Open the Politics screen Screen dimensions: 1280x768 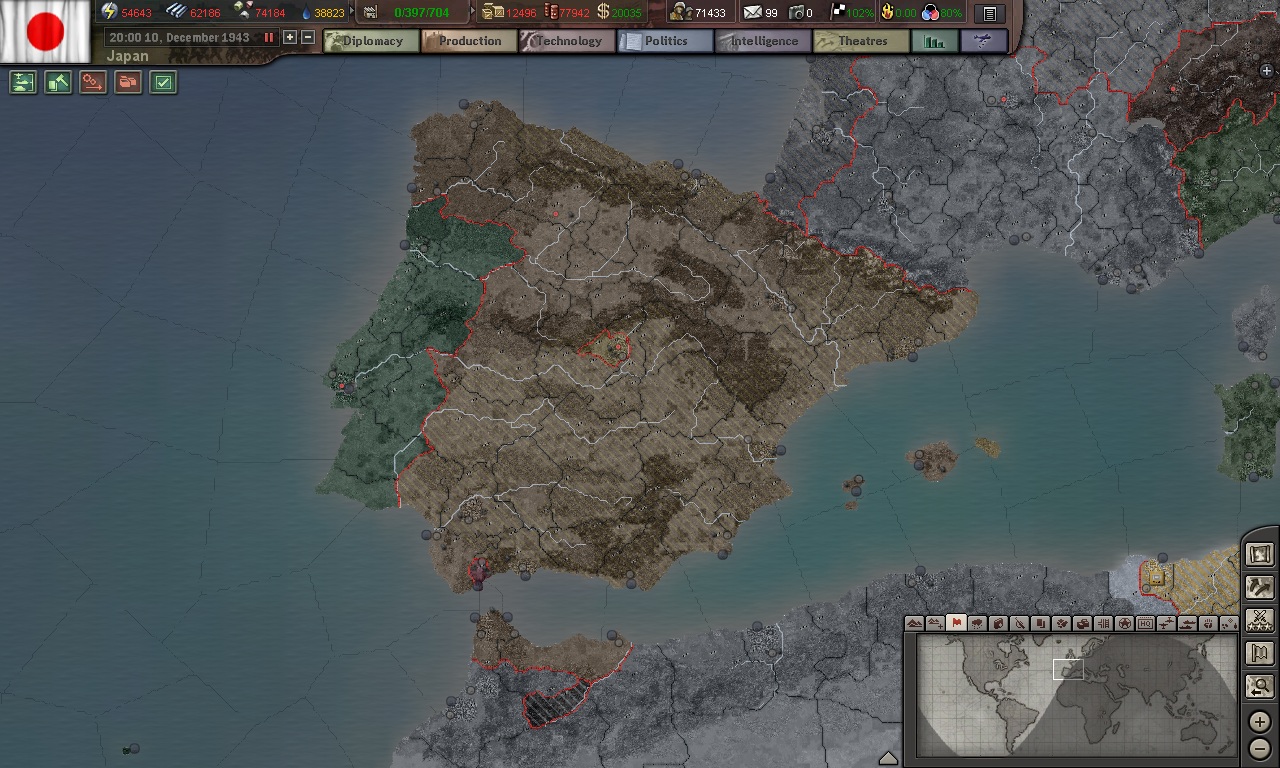pyautogui.click(x=665, y=41)
